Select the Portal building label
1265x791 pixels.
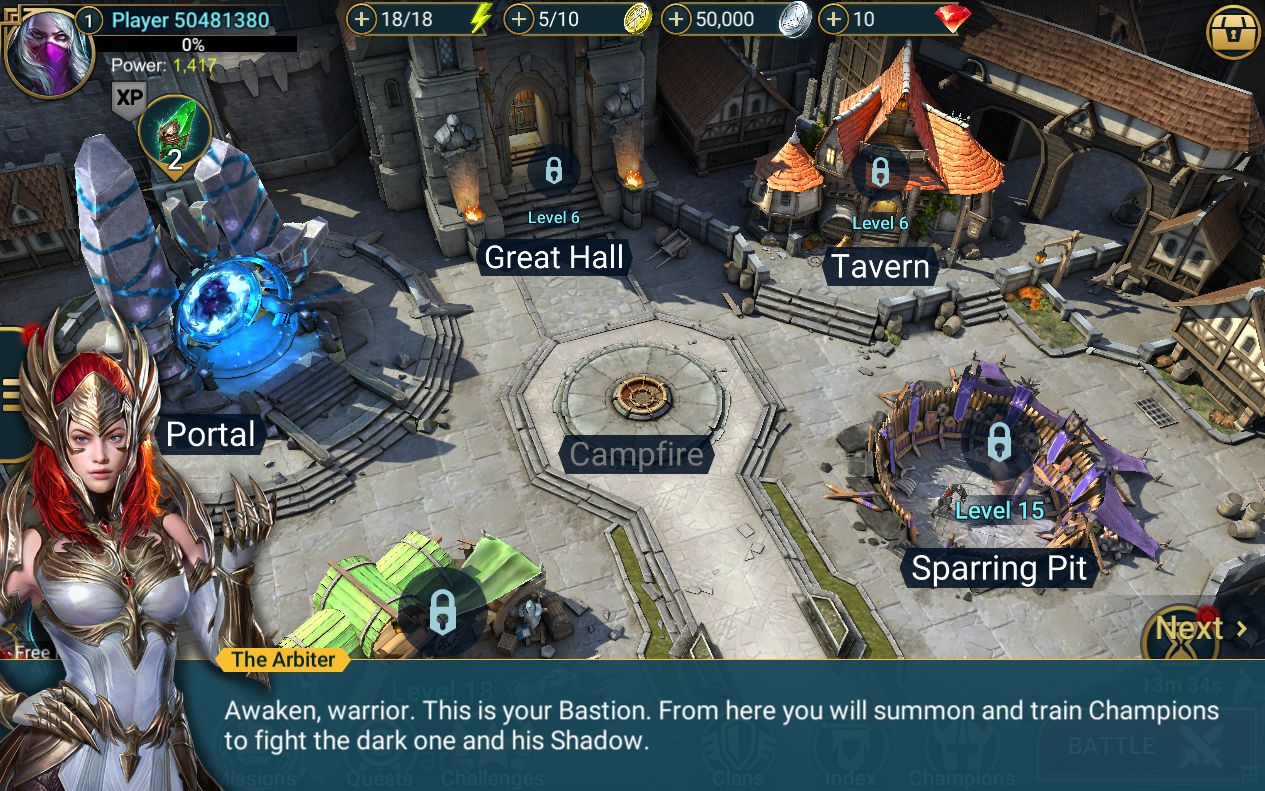pos(210,434)
